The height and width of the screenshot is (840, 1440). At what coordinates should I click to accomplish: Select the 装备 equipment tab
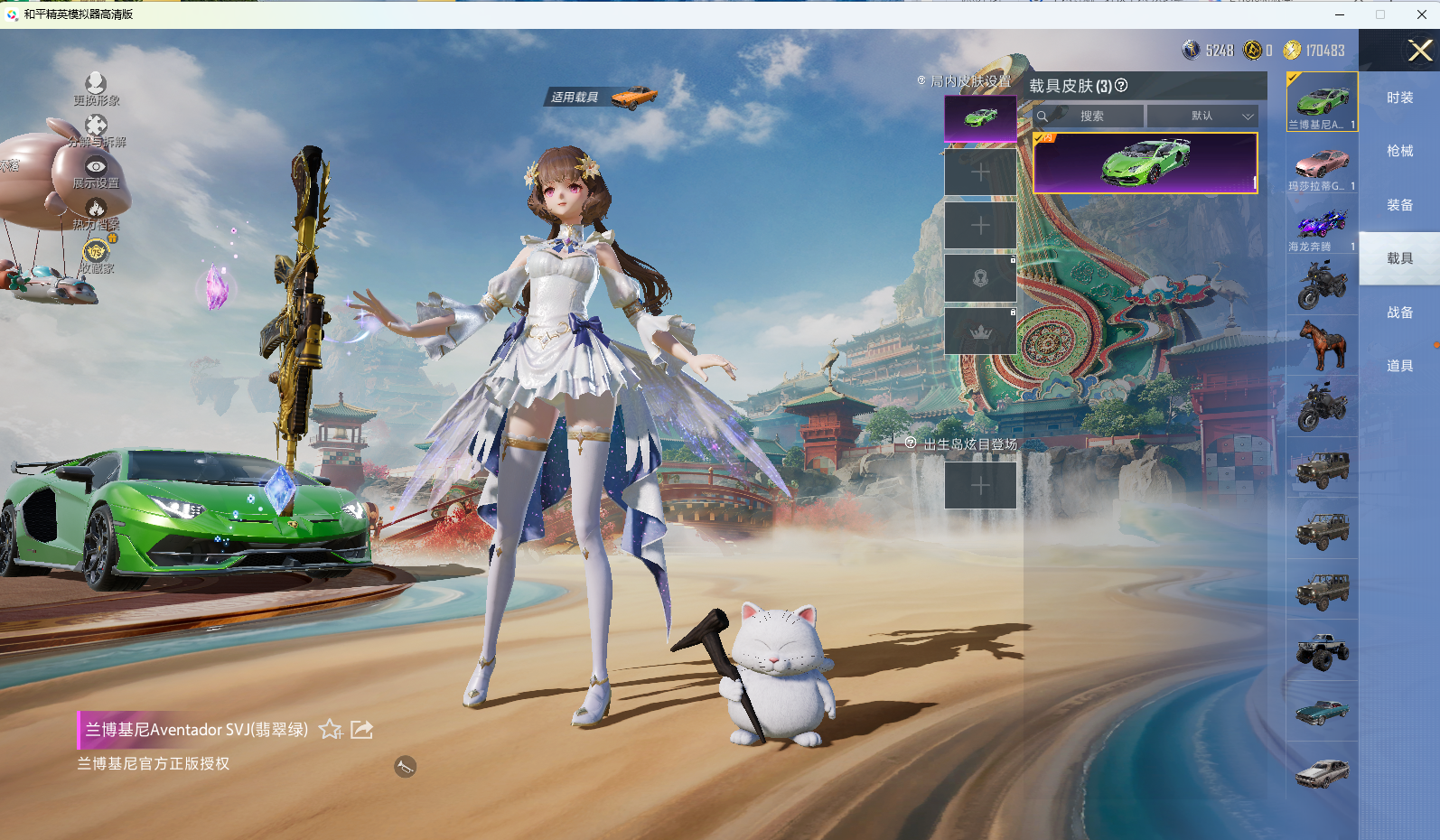(1399, 205)
